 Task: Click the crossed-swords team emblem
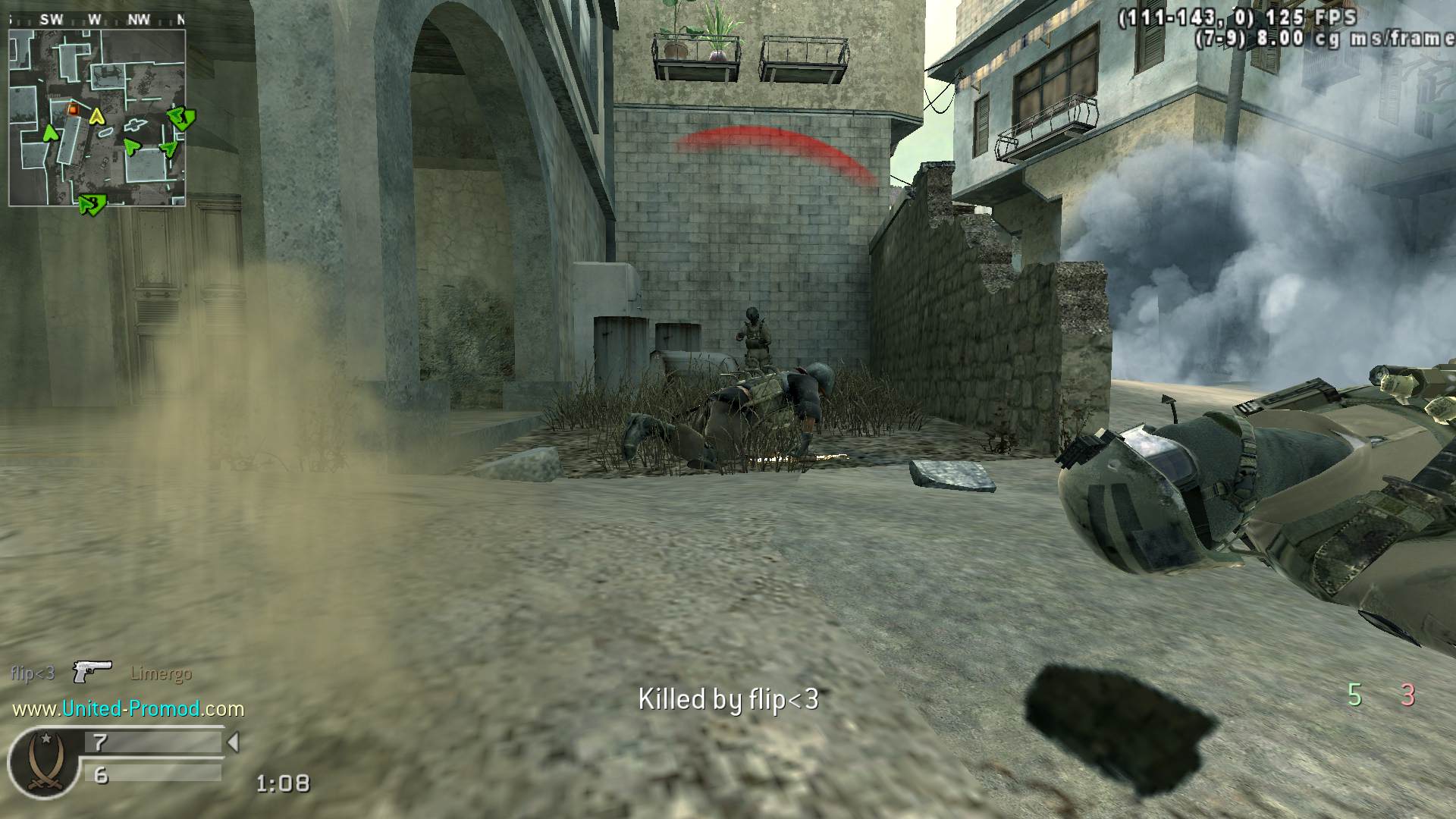pyautogui.click(x=42, y=760)
